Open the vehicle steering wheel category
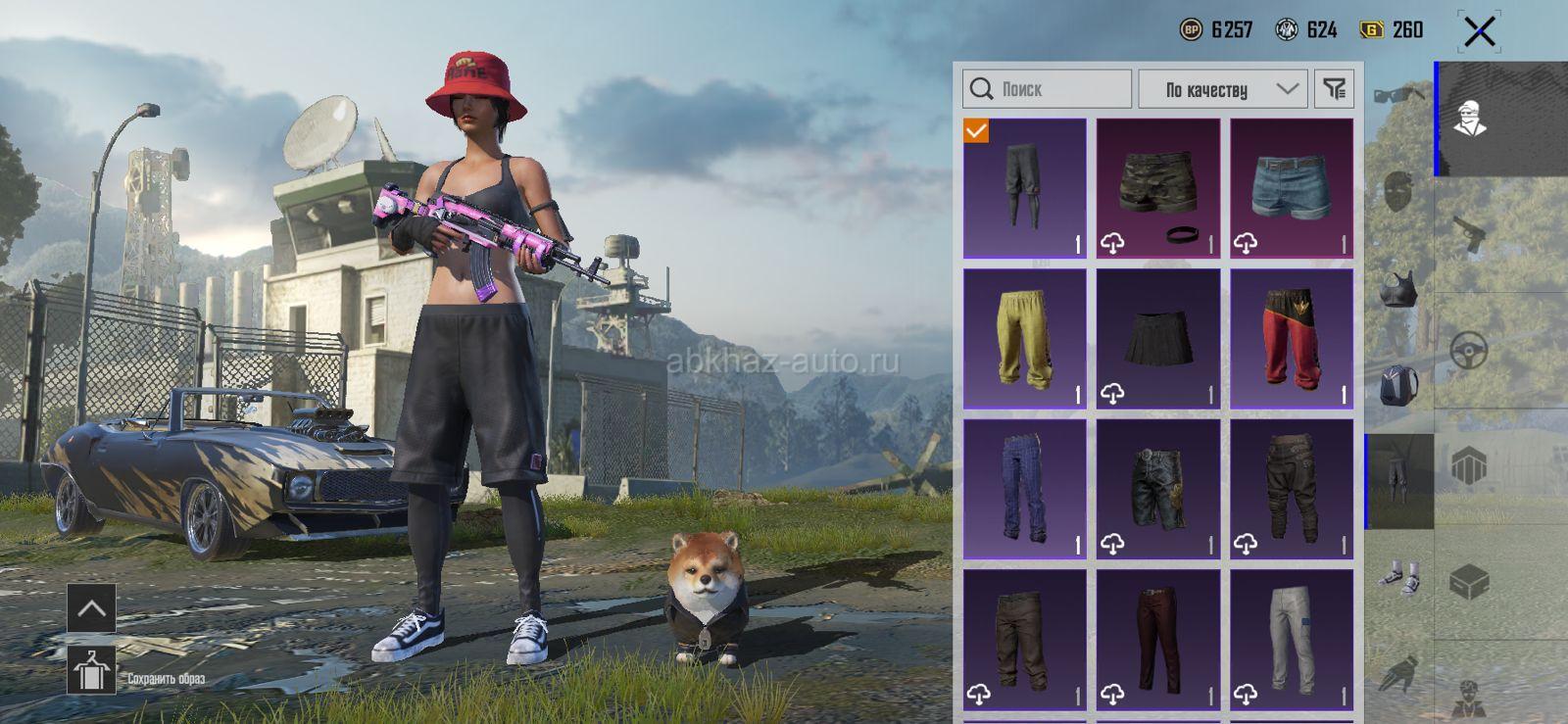The width and height of the screenshot is (1568, 724). tap(1469, 351)
